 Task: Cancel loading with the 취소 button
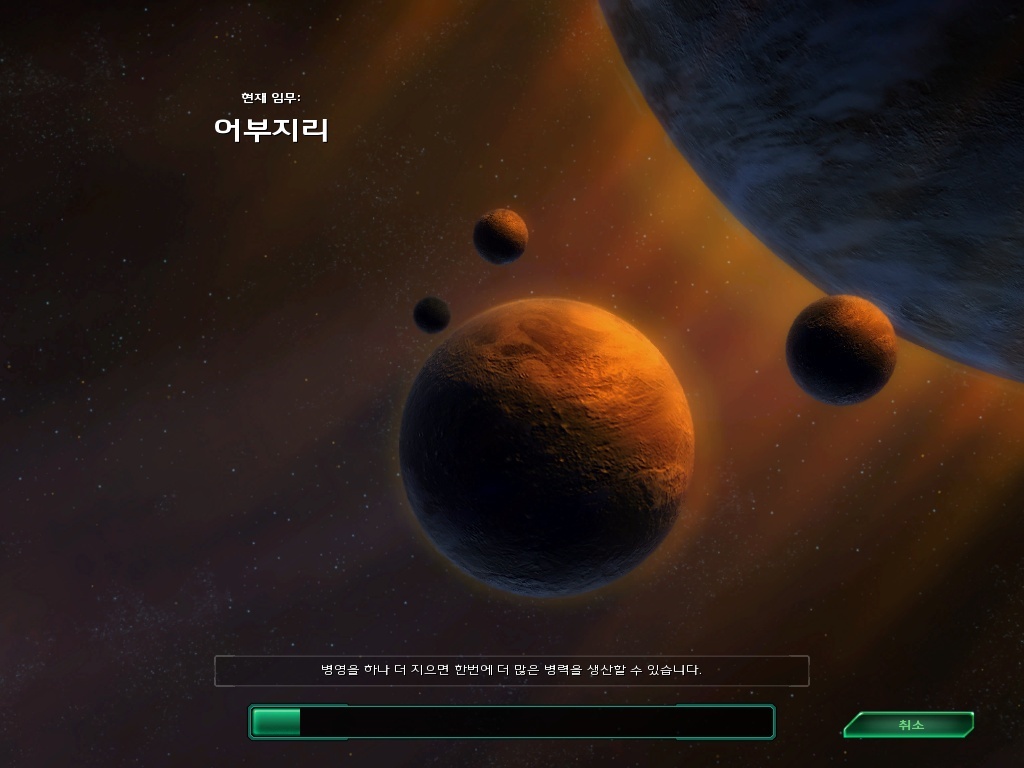[x=909, y=725]
